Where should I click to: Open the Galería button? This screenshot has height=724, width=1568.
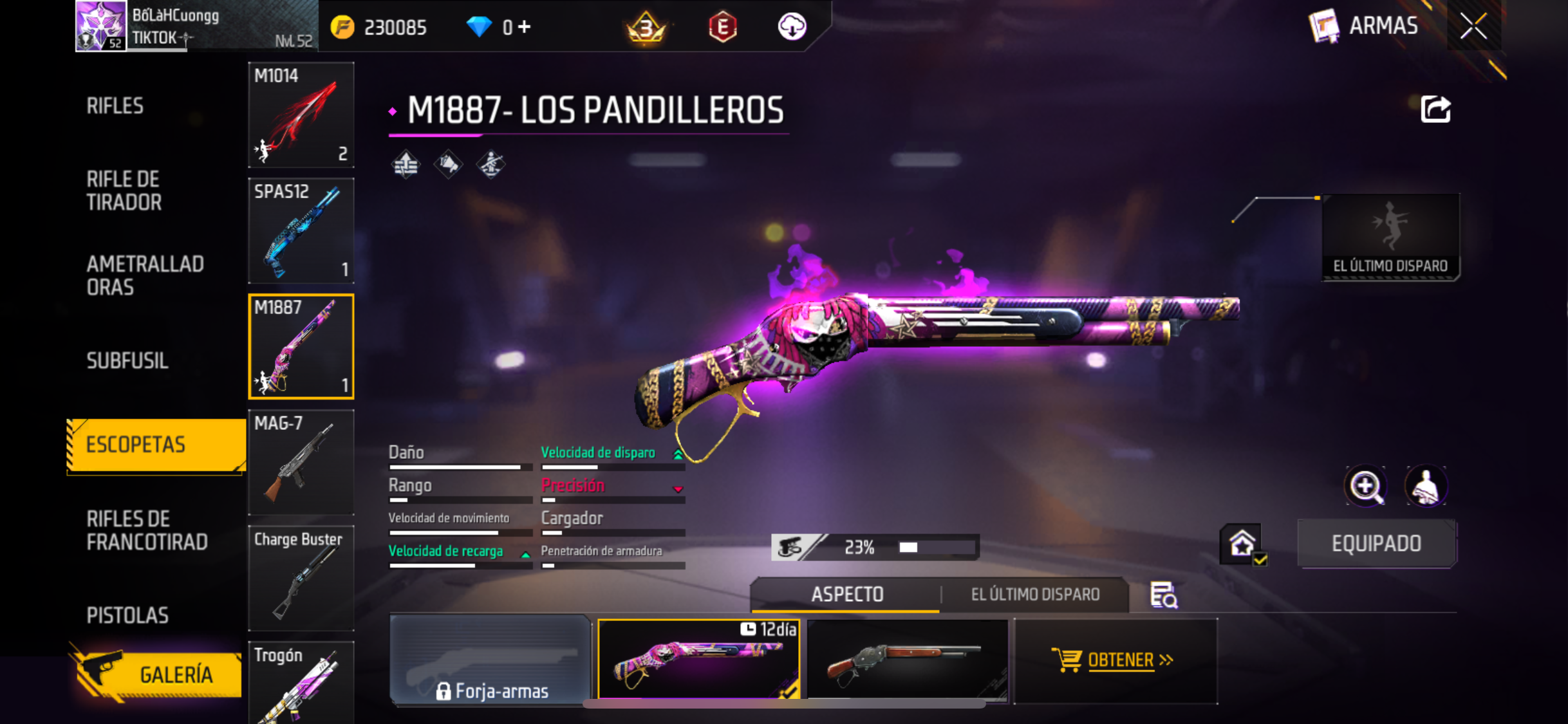(x=158, y=674)
